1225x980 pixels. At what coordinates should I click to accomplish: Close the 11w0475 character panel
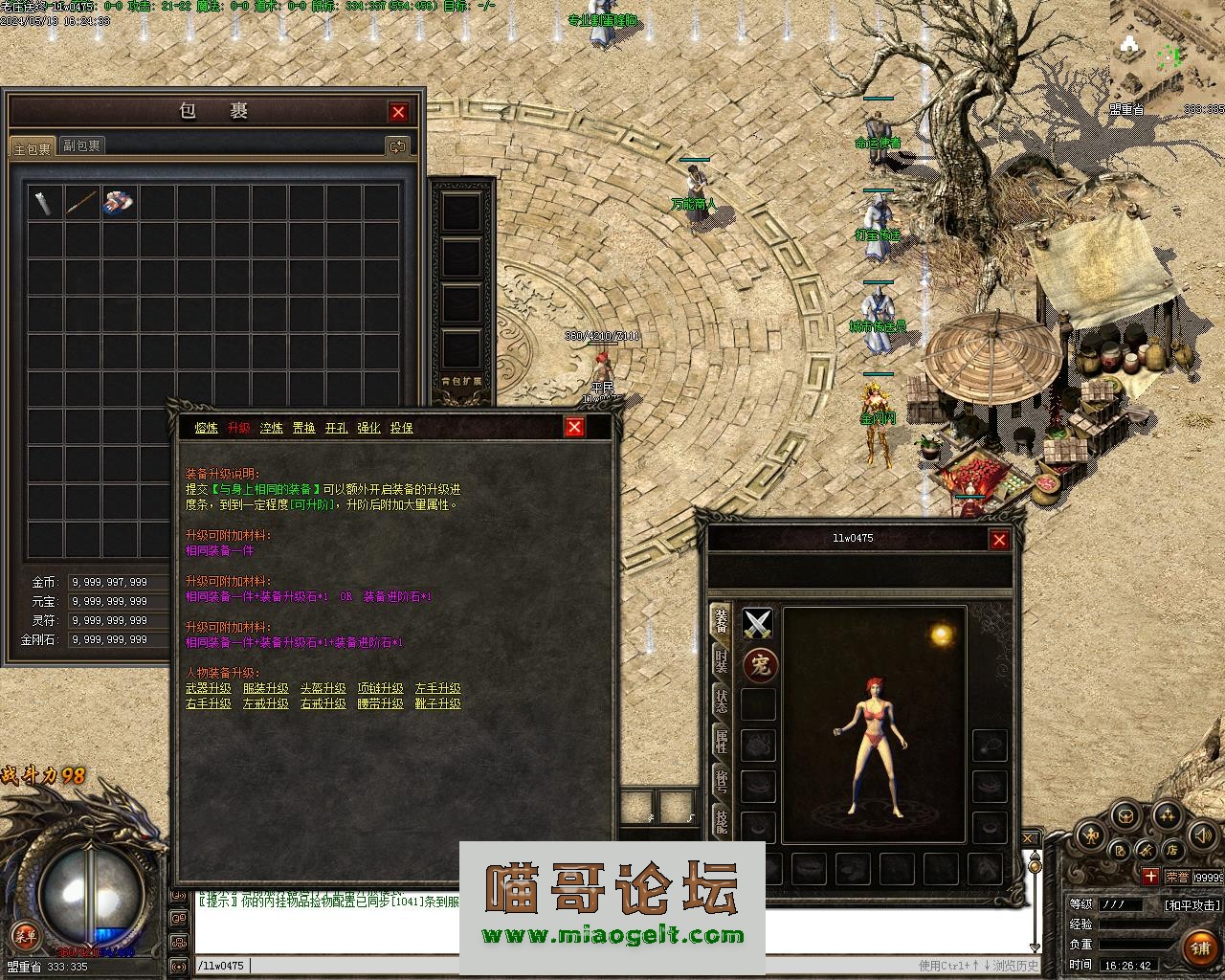[x=999, y=540]
